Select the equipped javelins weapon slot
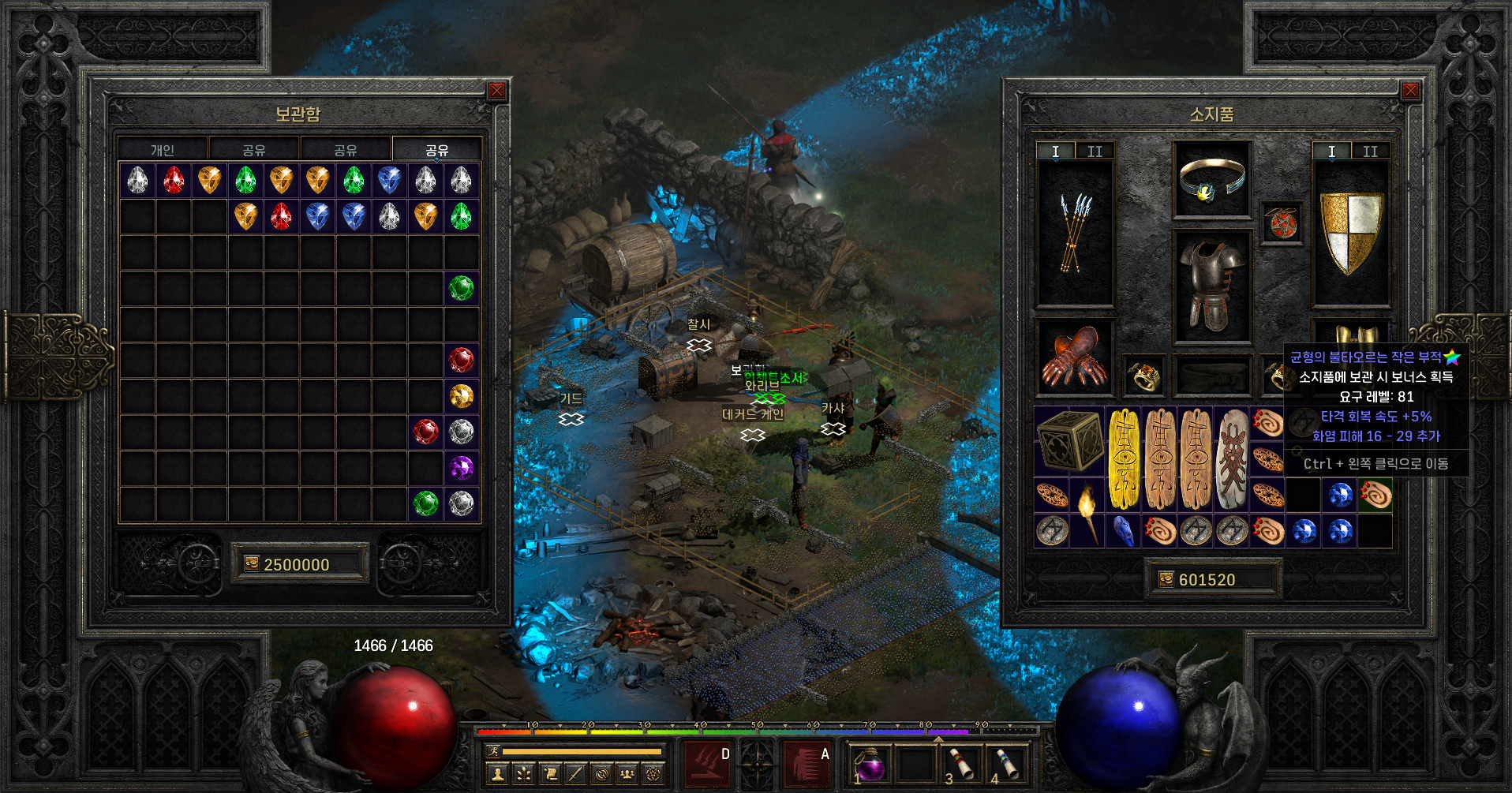1512x793 pixels. [1074, 233]
